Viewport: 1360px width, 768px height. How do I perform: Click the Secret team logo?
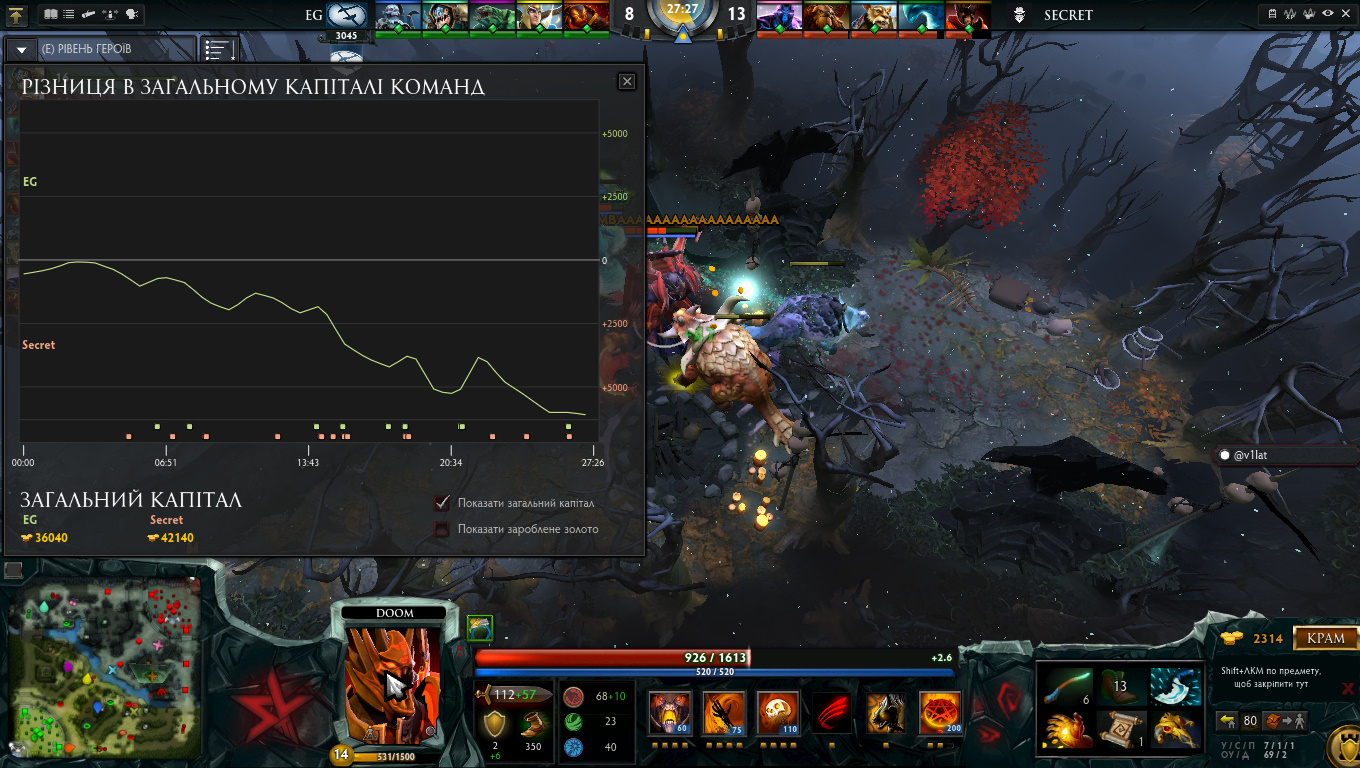tap(1018, 15)
